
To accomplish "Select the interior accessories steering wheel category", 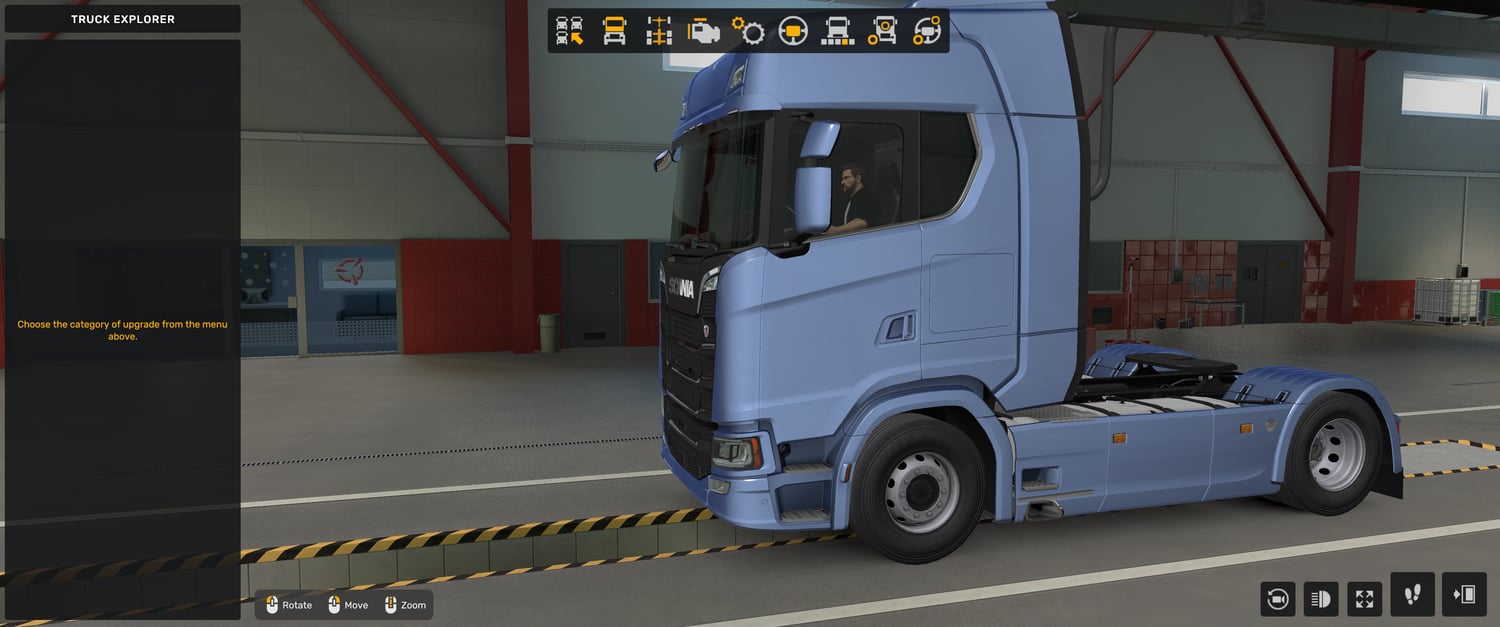I will pos(927,31).
